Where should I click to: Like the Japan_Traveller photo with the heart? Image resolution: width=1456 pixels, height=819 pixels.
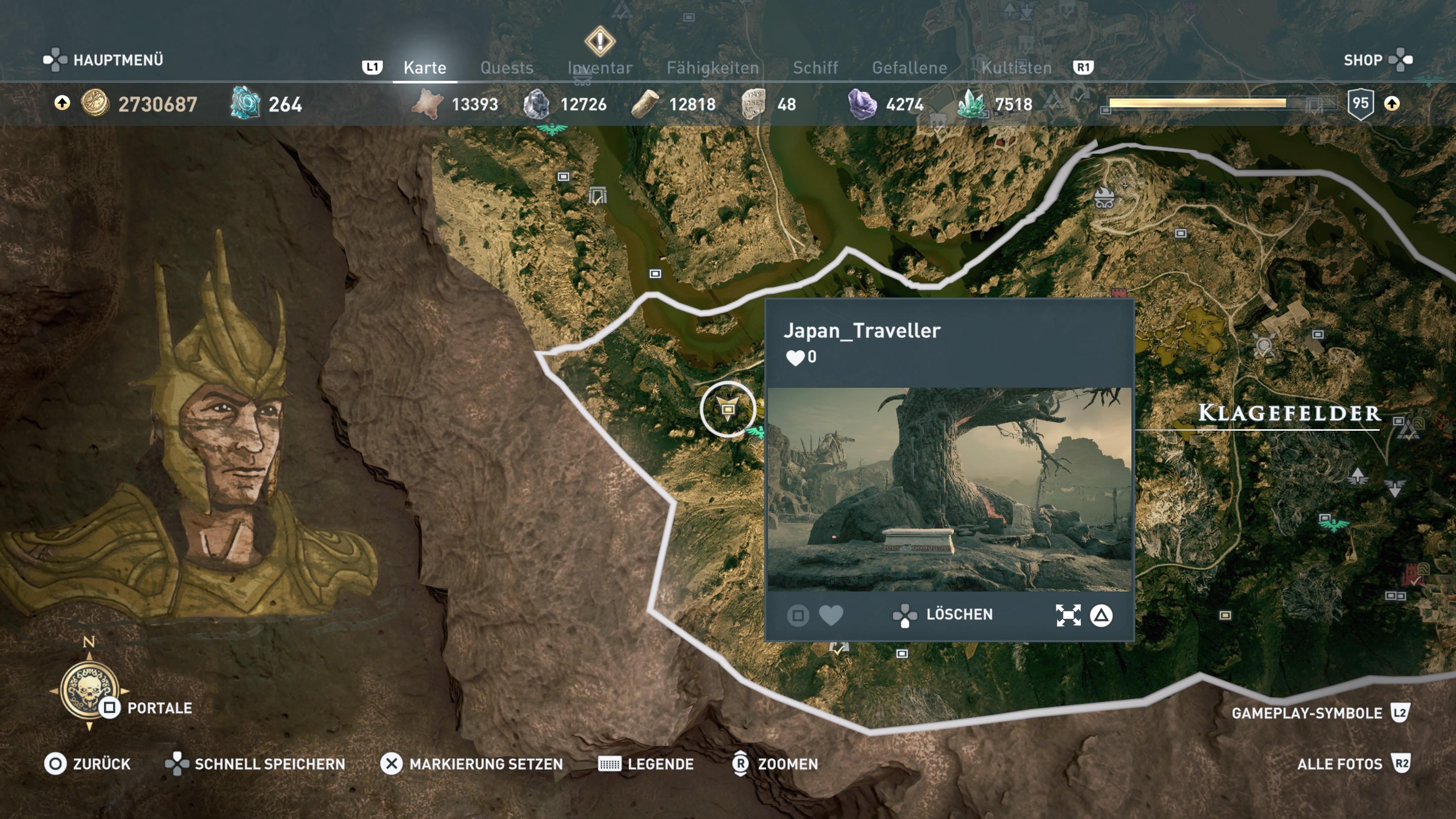pyautogui.click(x=830, y=615)
